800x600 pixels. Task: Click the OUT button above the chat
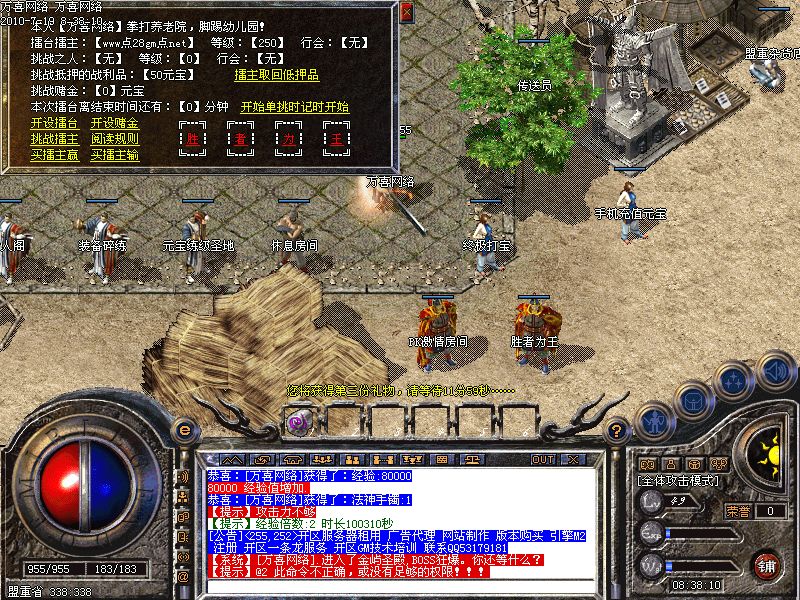pos(543,460)
